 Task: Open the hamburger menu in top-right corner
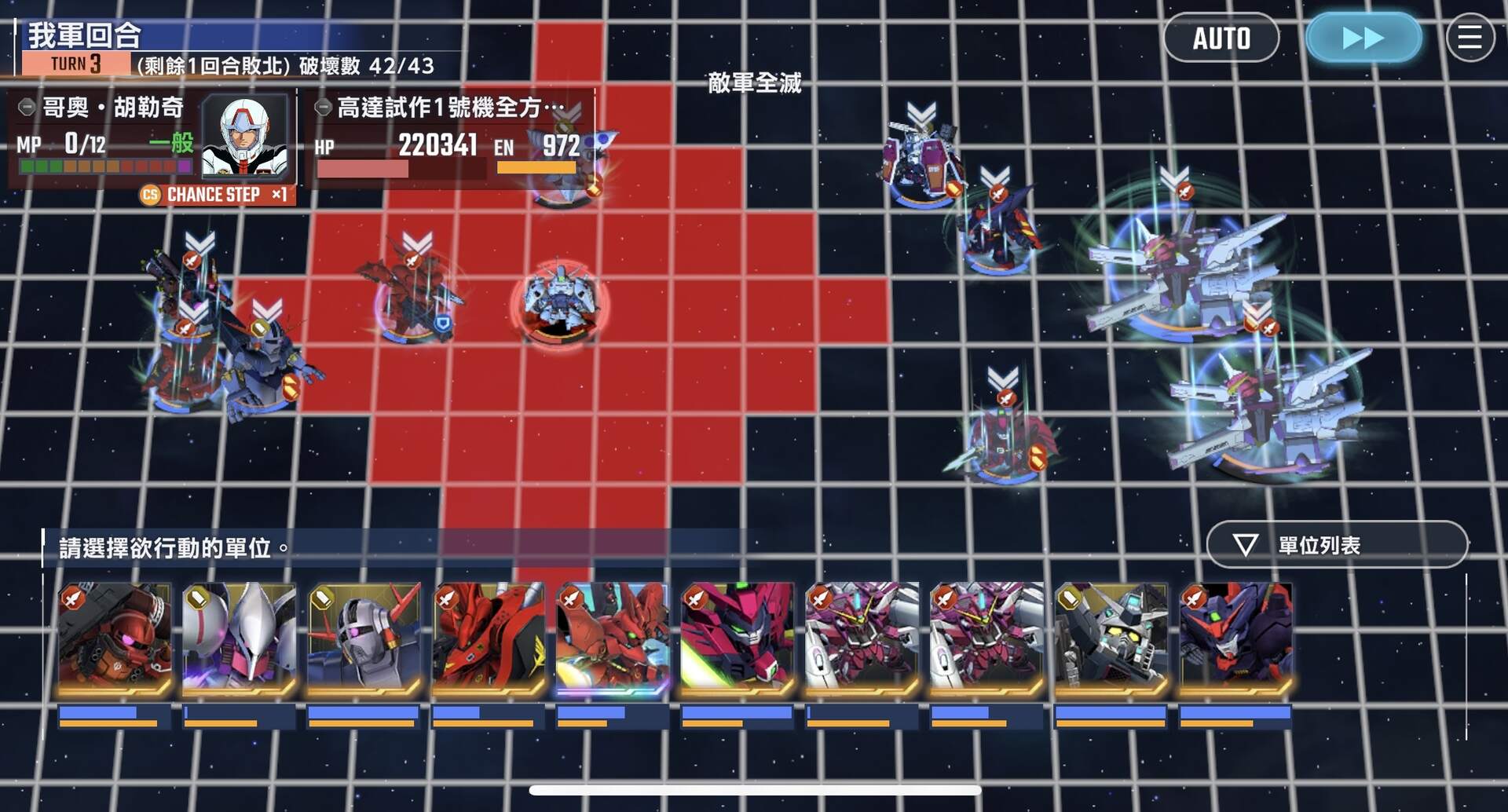point(1470,37)
